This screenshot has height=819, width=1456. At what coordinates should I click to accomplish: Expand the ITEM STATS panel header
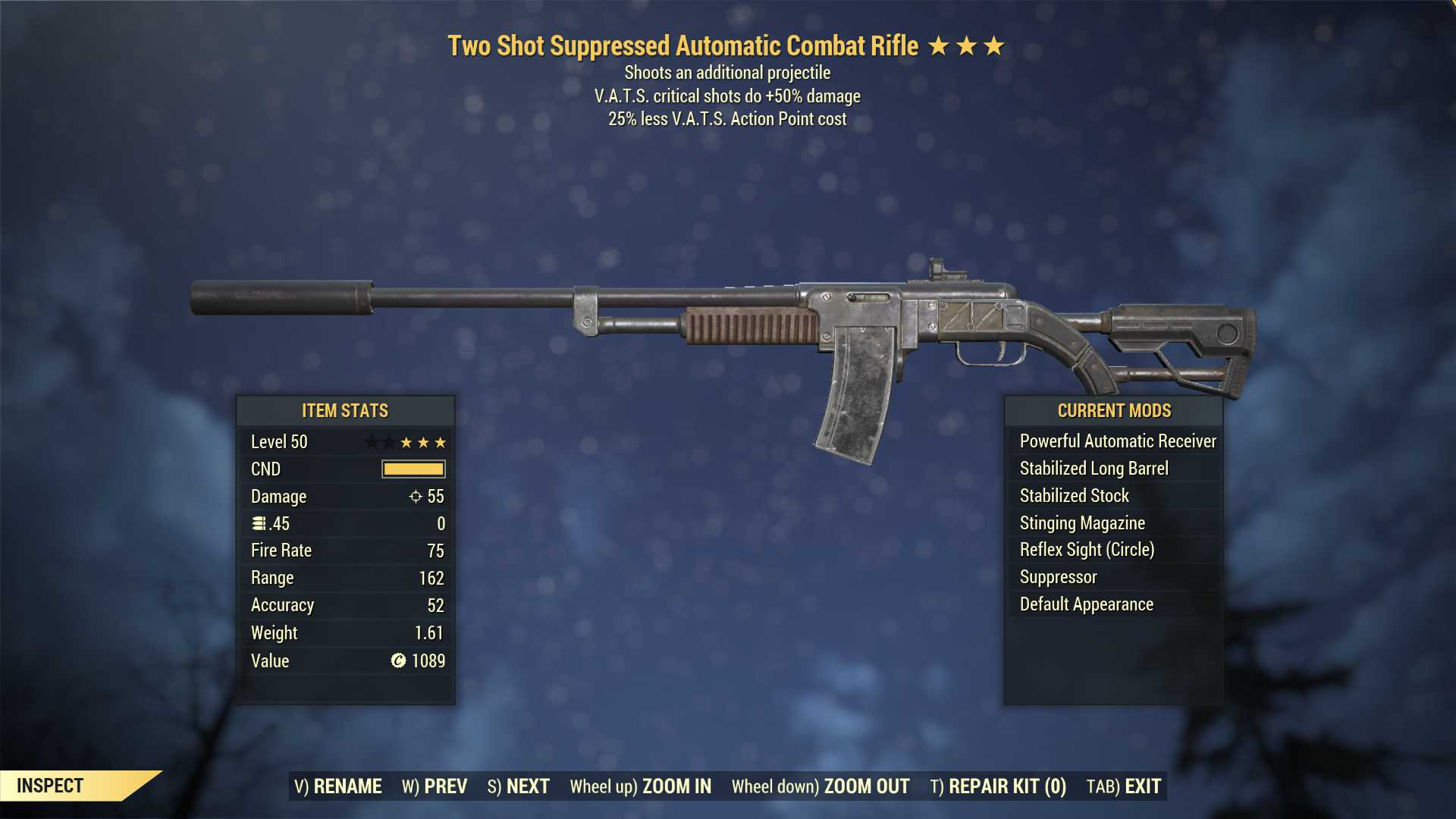[x=345, y=410]
